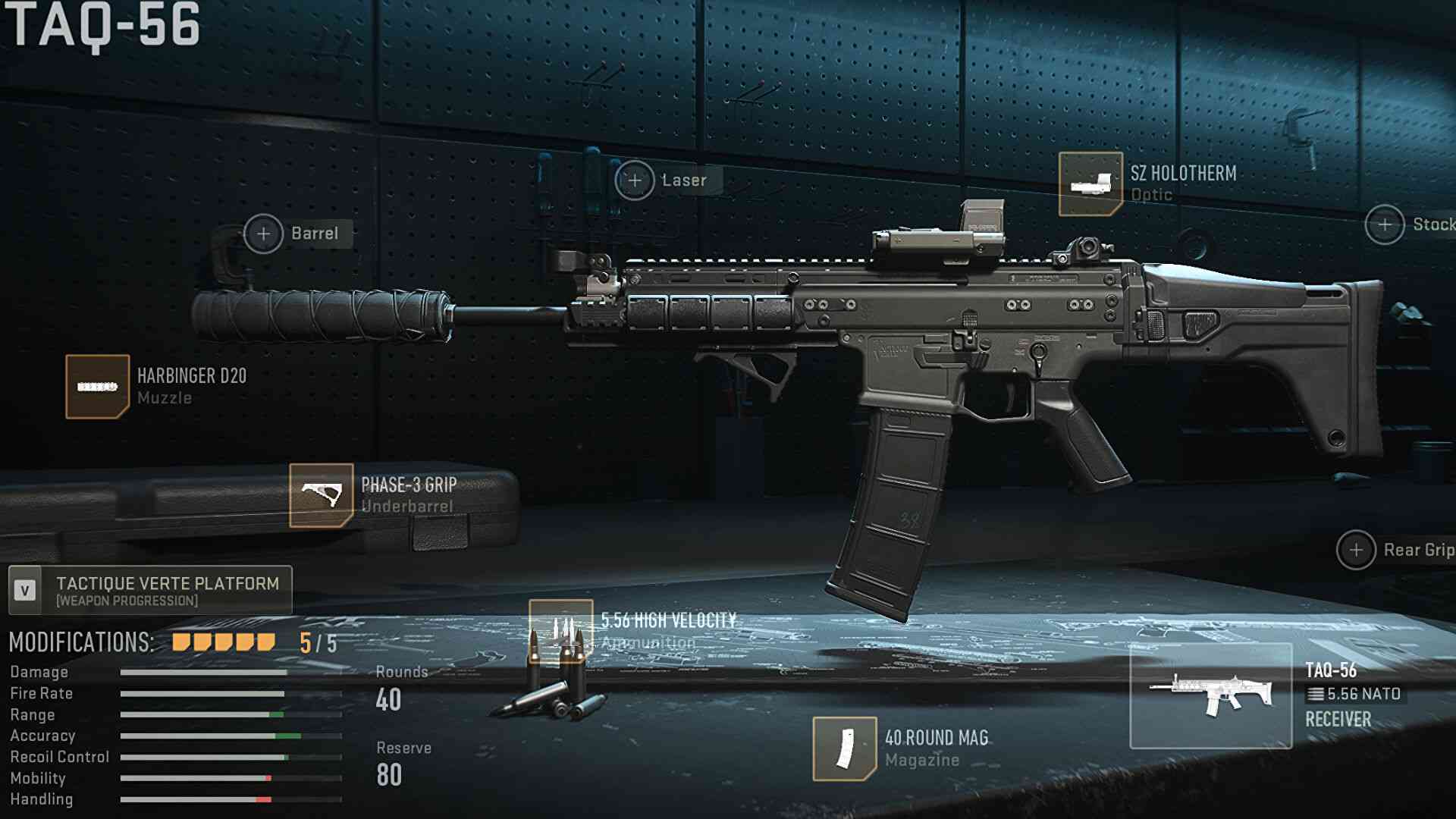This screenshot has height=819, width=1456.
Task: Add a Barrel attachment
Action: 263,234
